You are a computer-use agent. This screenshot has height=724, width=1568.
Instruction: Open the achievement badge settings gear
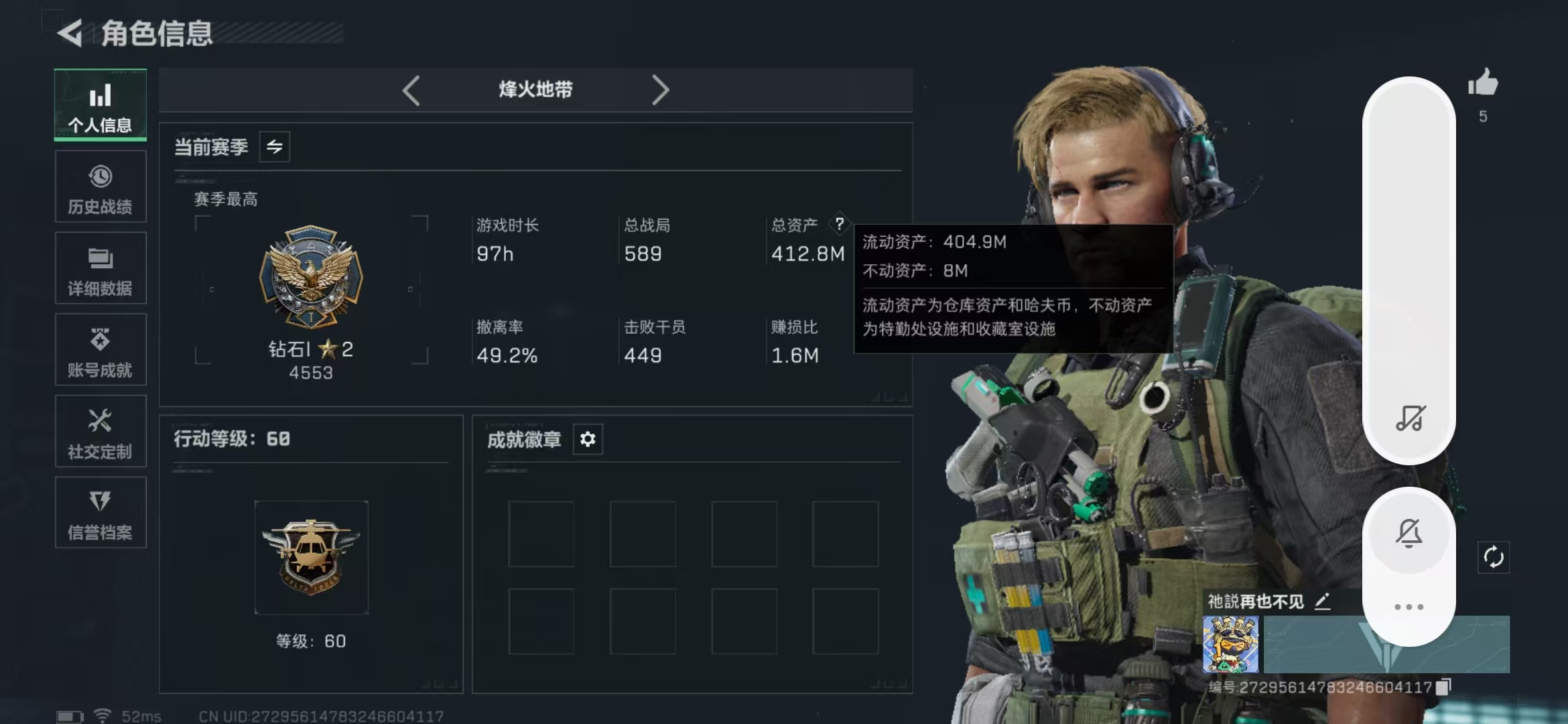588,440
